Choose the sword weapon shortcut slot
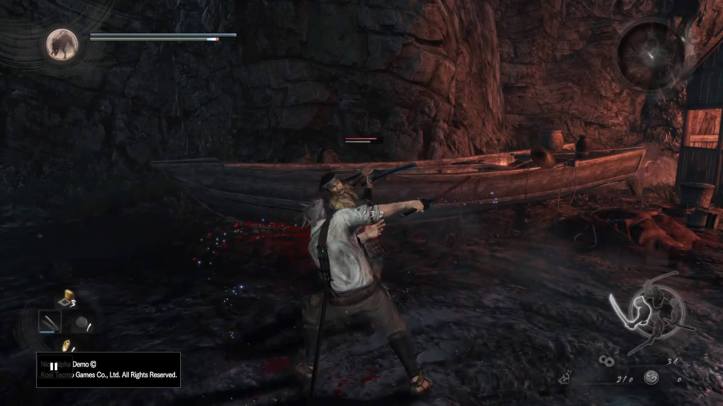The height and width of the screenshot is (406, 723). tap(49, 321)
